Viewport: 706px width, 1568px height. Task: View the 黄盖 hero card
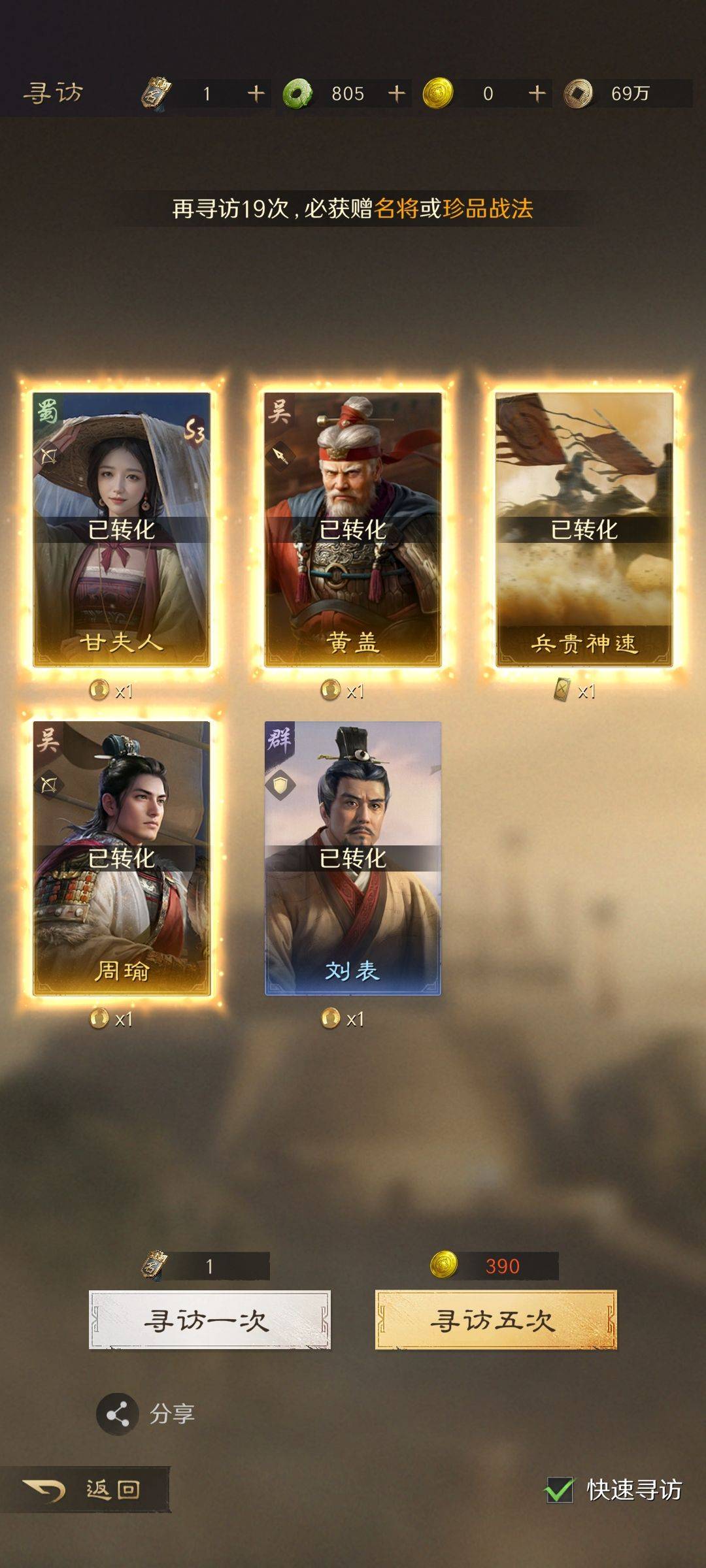pyautogui.click(x=353, y=529)
